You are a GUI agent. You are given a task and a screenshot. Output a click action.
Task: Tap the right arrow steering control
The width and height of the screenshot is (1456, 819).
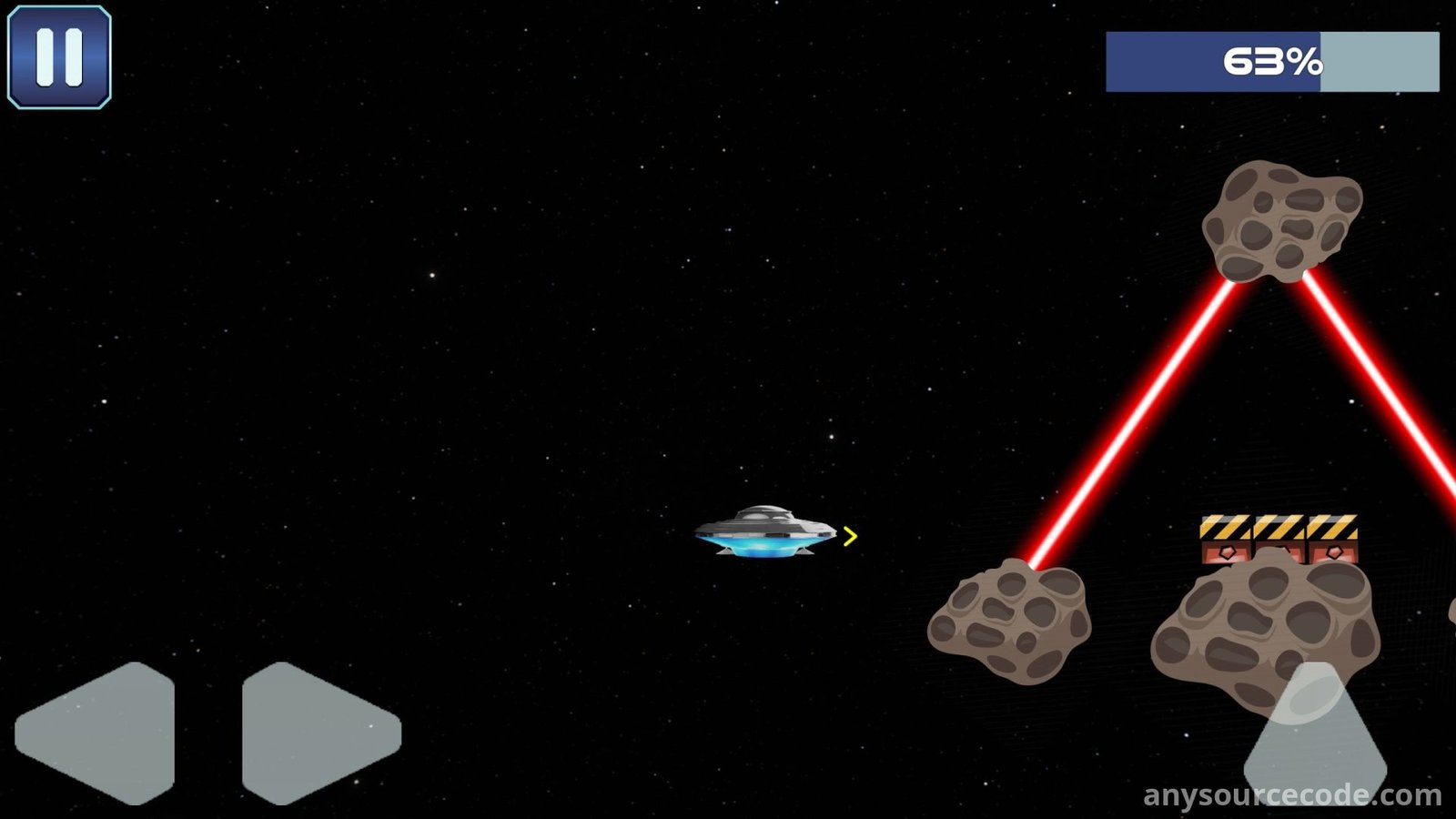tap(314, 733)
